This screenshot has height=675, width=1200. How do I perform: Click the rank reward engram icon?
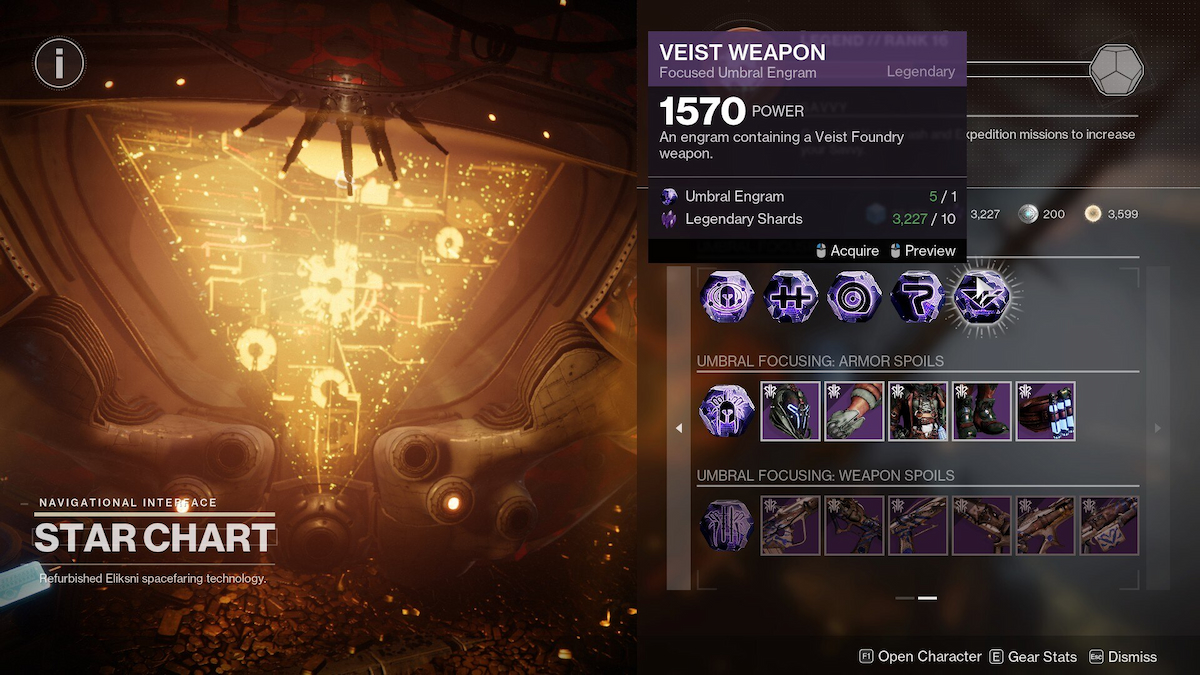click(1116, 69)
